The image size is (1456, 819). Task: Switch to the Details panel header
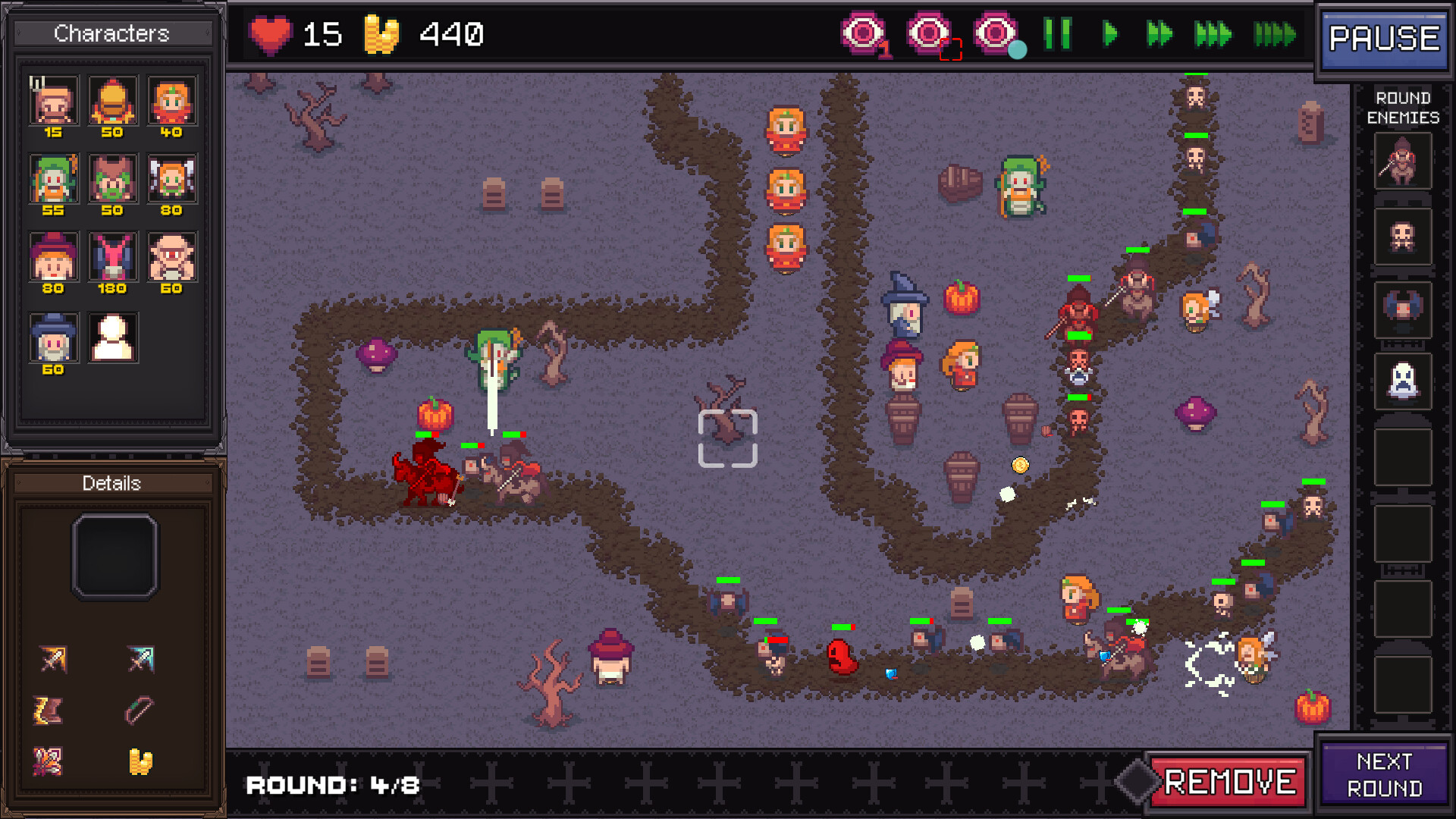click(112, 483)
